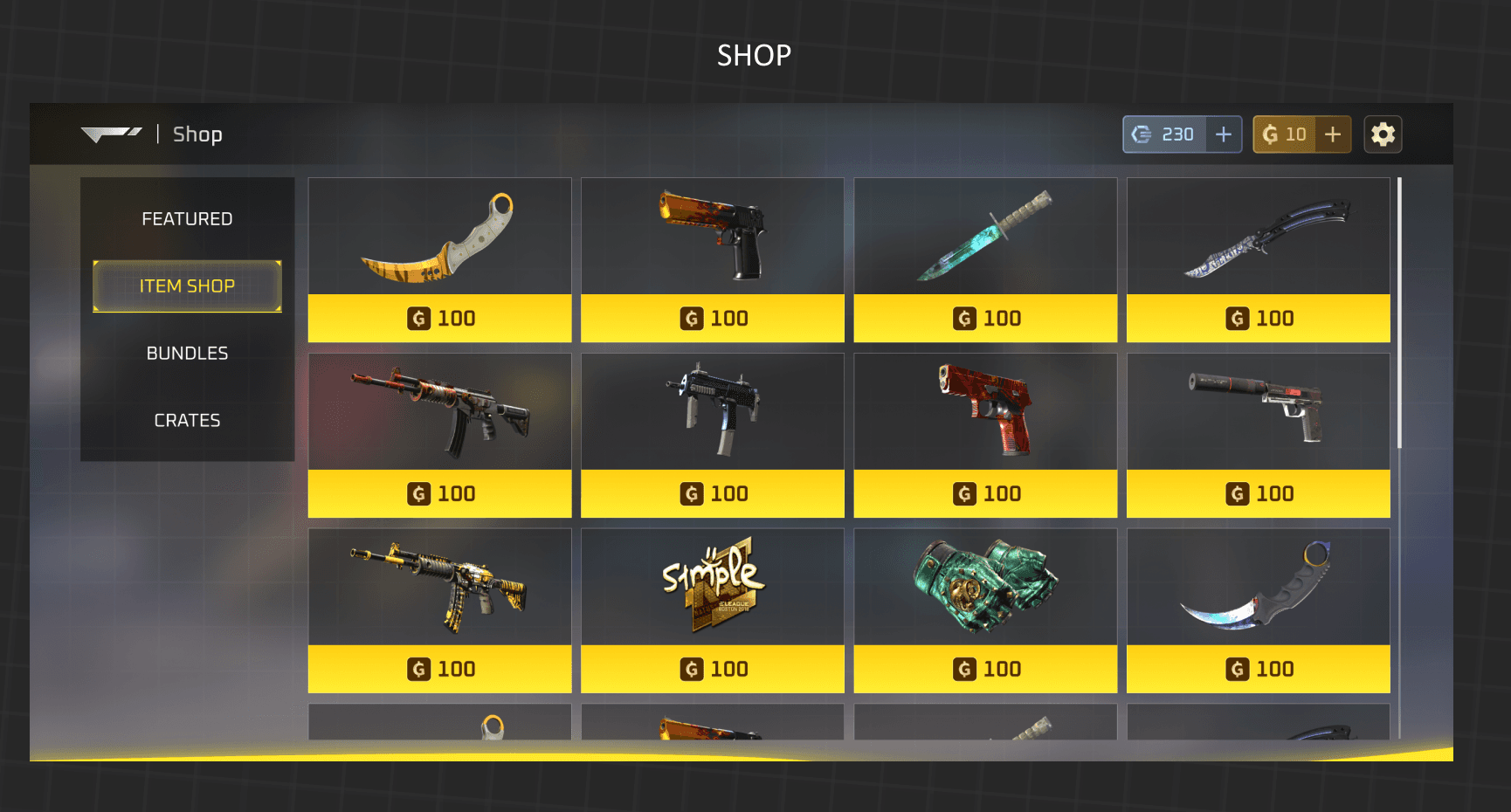This screenshot has height=812, width=1511.
Task: Add more blue currency with plus button
Action: (1224, 134)
